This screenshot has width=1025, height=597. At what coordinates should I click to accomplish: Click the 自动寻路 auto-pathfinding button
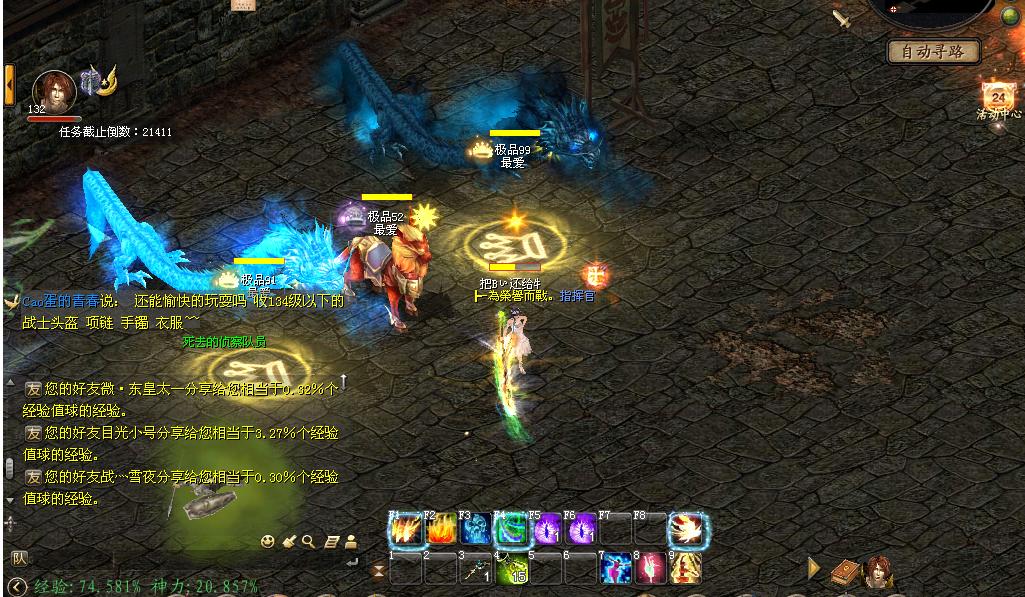pyautogui.click(x=933, y=51)
